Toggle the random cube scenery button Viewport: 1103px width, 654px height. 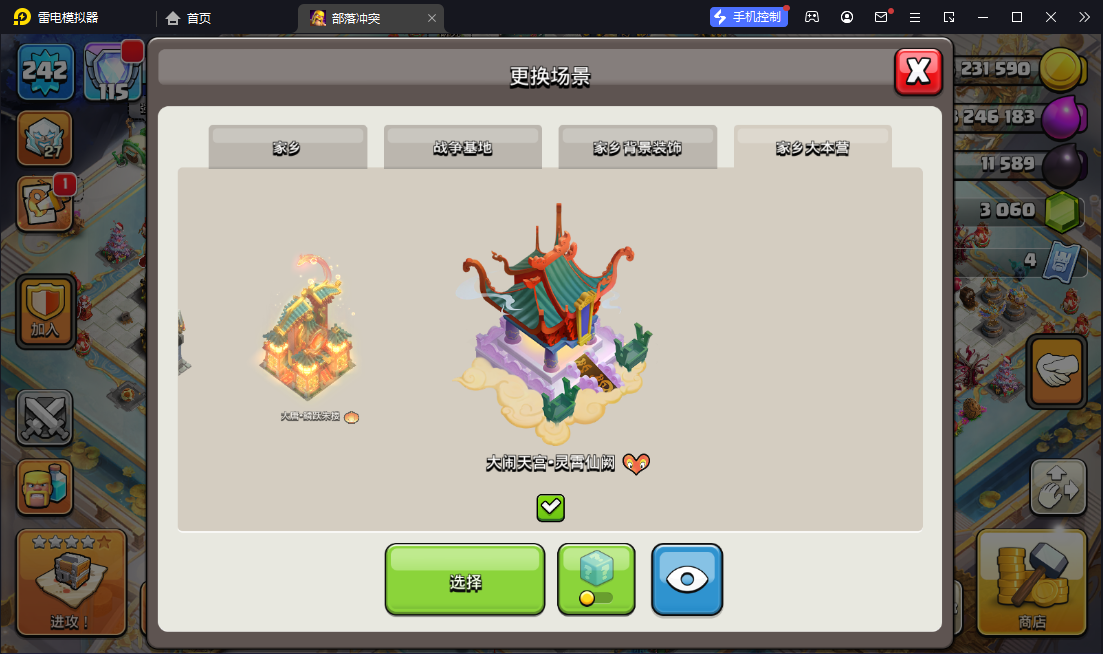tap(596, 579)
